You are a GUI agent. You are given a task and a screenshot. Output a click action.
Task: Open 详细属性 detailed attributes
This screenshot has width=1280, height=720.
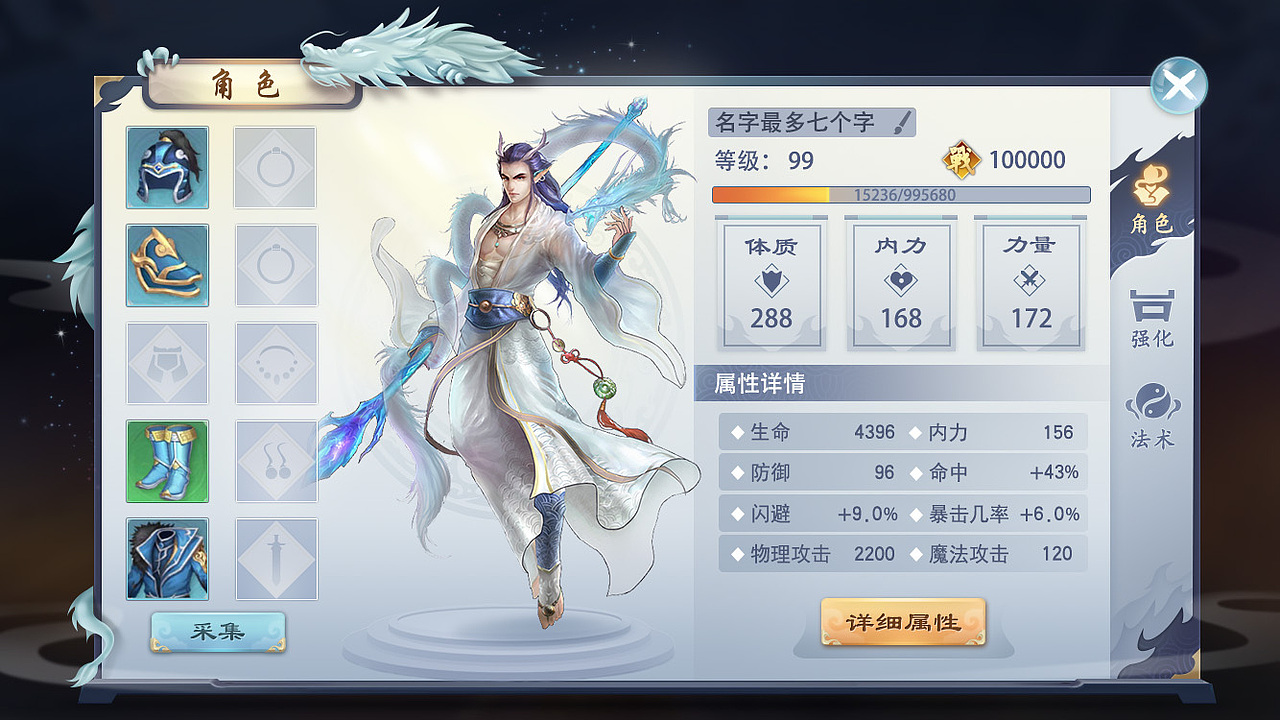[x=903, y=620]
